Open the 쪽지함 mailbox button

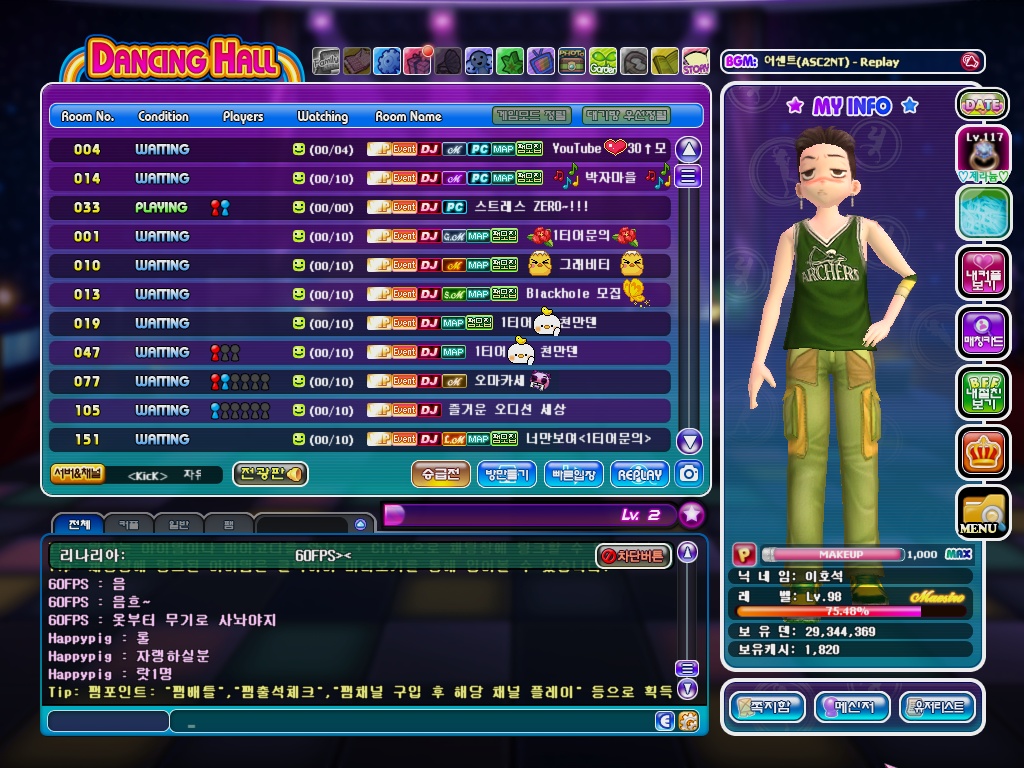pyautogui.click(x=767, y=707)
